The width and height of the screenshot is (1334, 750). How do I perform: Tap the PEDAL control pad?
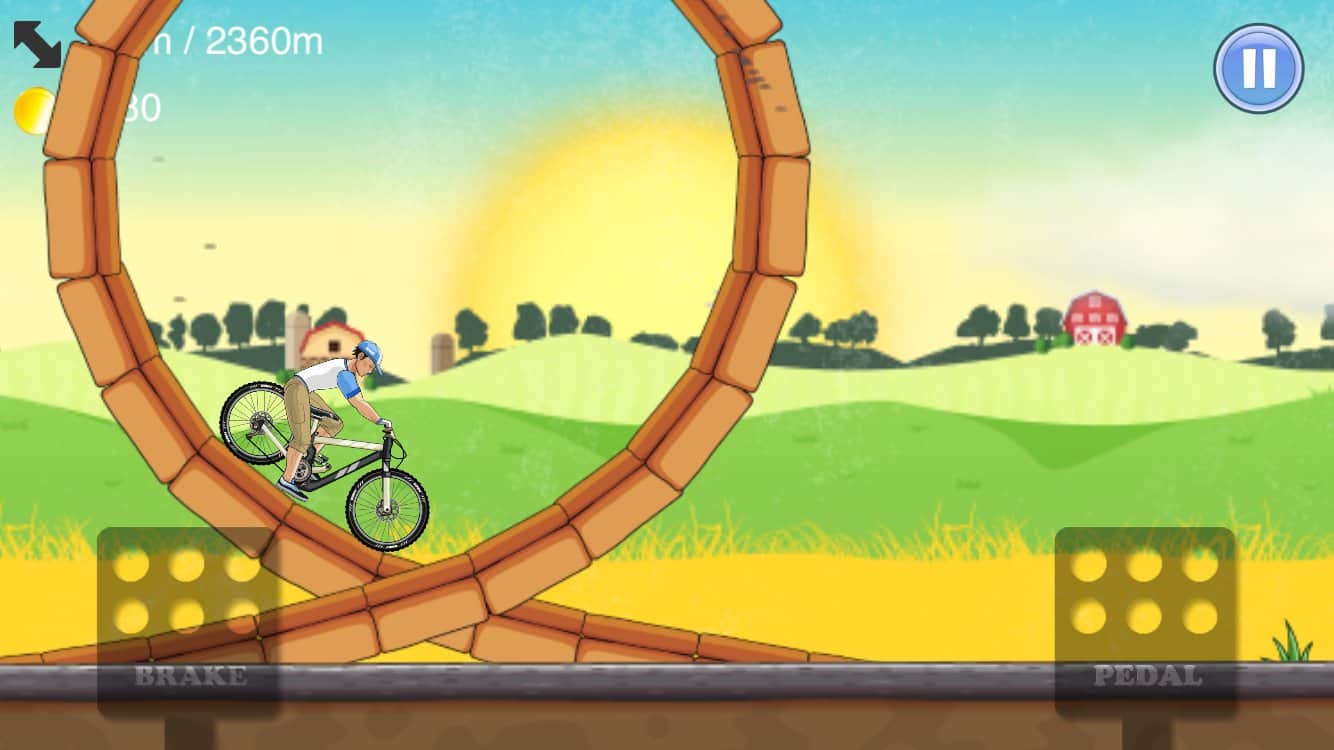tap(1145, 620)
